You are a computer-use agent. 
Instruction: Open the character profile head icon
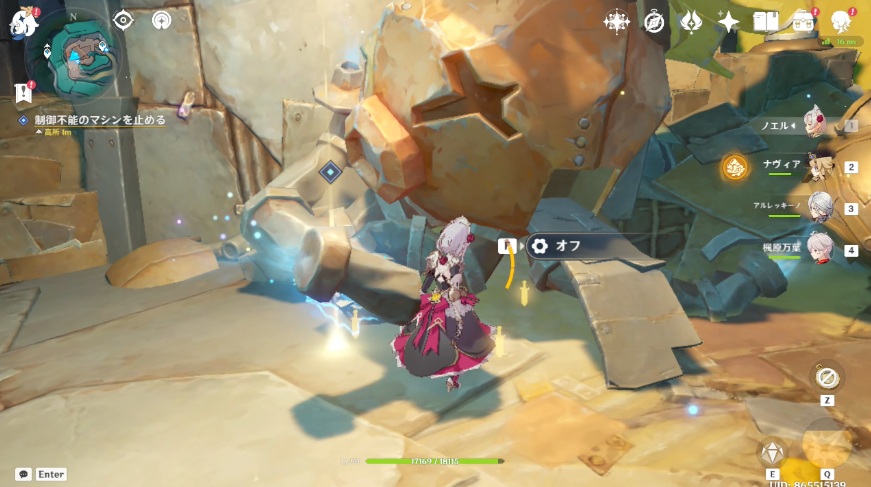(x=840, y=22)
